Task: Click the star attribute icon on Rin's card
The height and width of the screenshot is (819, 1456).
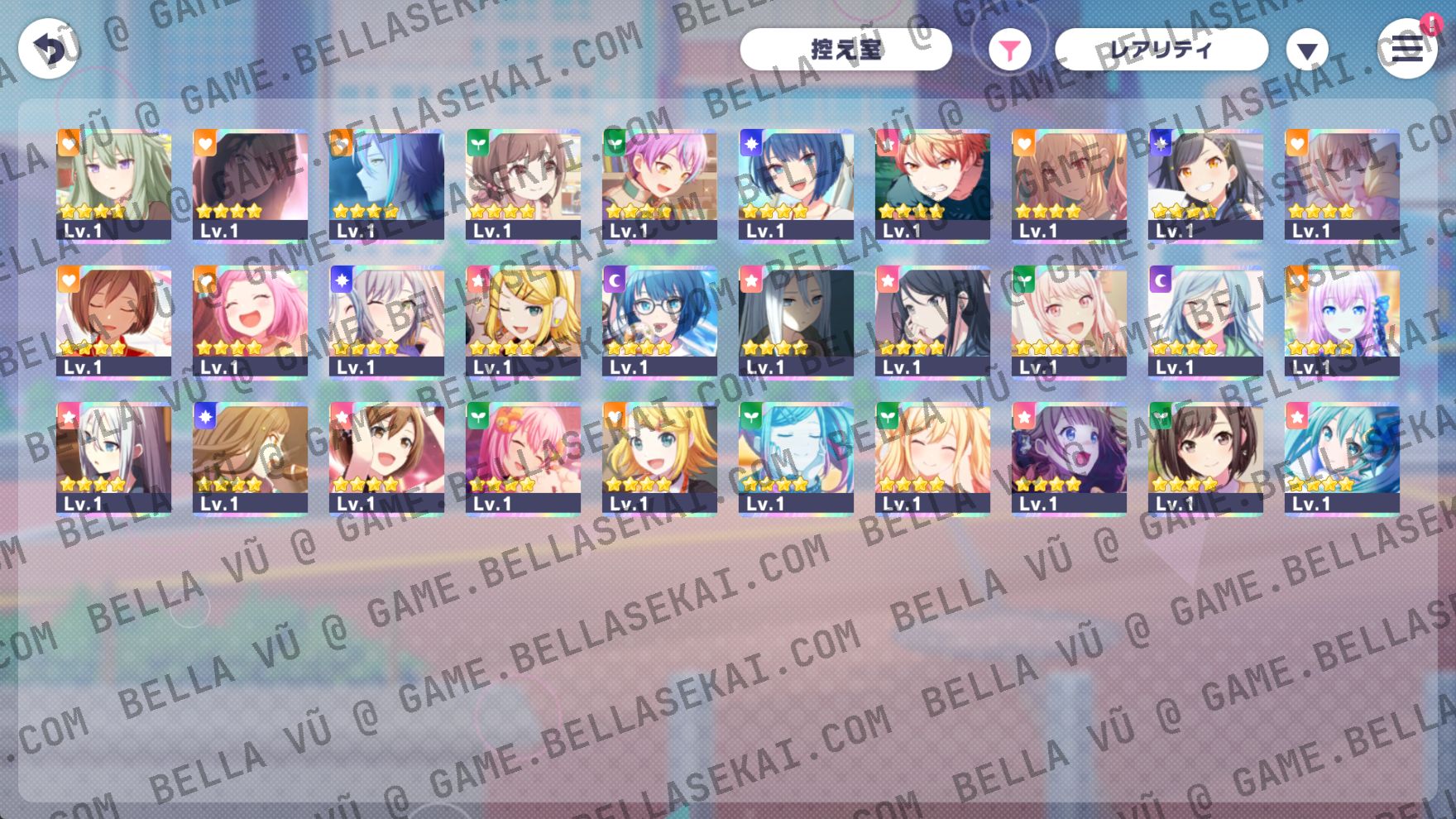Action: pyautogui.click(x=477, y=281)
